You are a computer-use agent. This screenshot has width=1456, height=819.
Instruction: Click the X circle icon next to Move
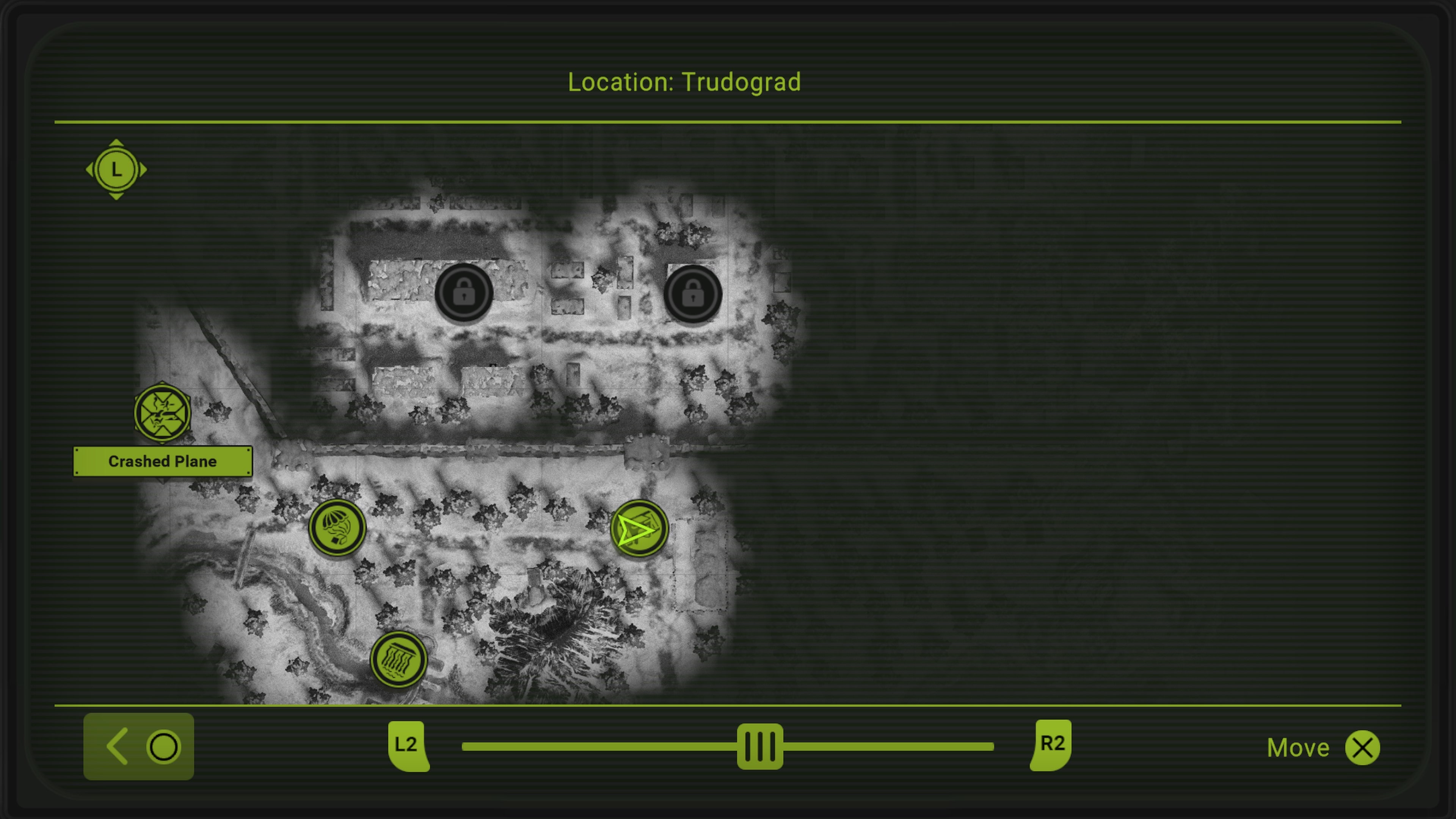tap(1363, 747)
